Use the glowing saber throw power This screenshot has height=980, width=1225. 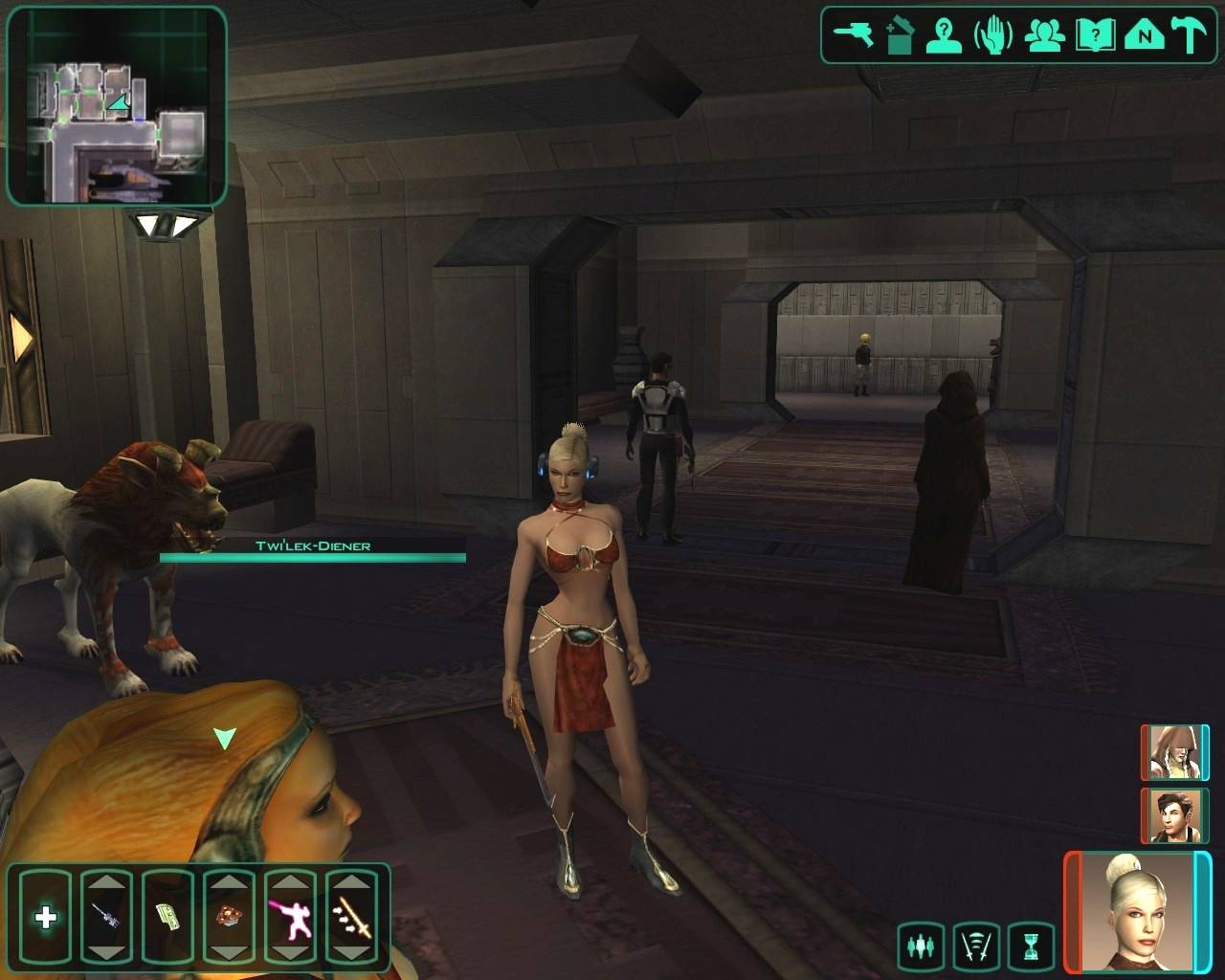pos(351,919)
